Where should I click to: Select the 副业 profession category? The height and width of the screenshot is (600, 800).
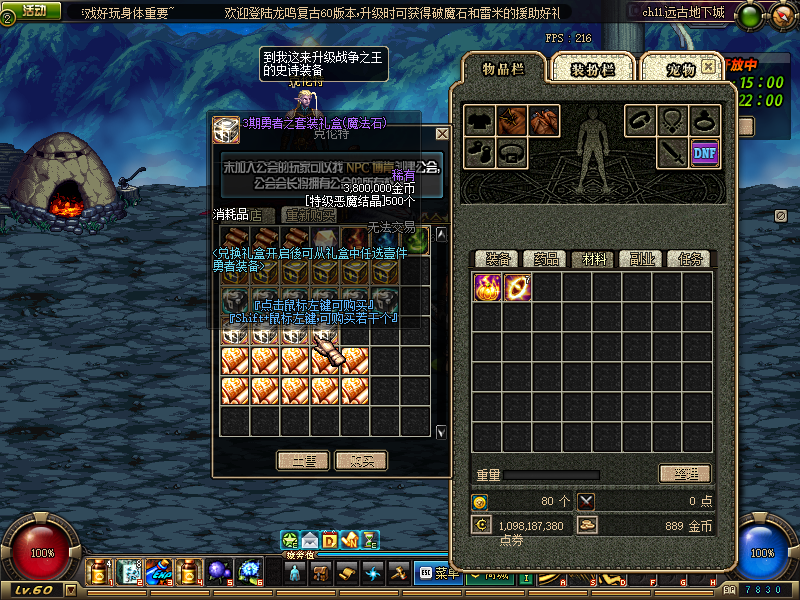click(x=642, y=259)
